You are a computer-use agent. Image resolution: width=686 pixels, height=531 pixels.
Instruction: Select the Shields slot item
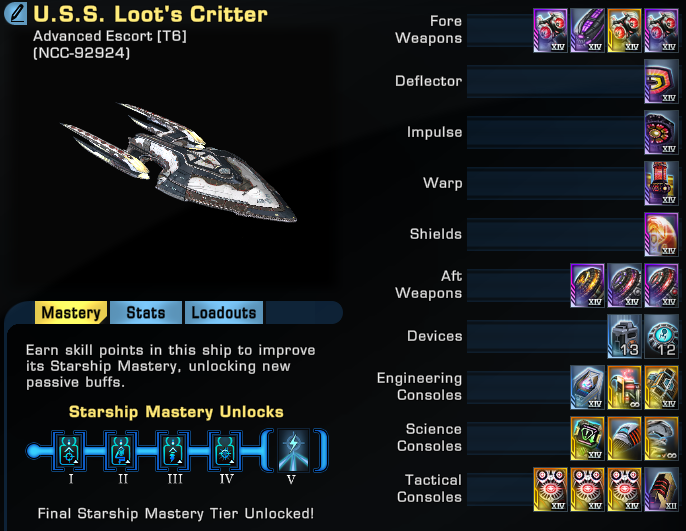point(661,234)
